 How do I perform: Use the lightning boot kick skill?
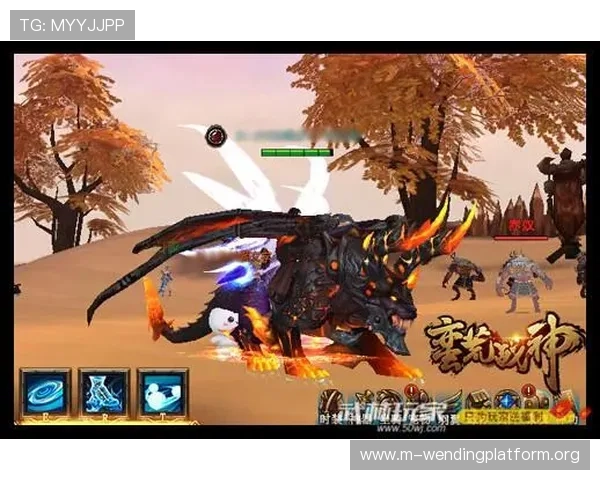pos(104,392)
